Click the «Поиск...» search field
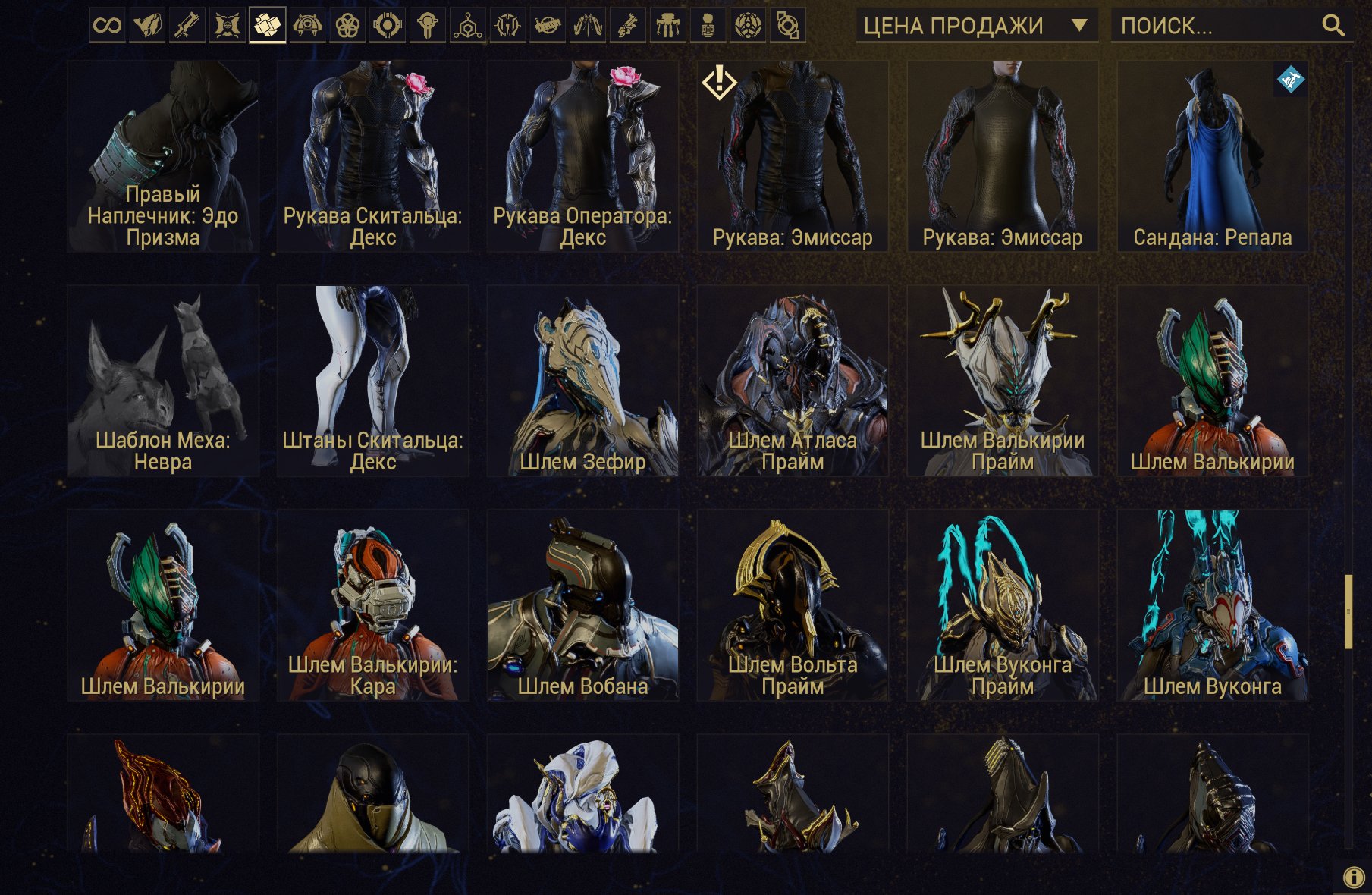 tap(1217, 26)
